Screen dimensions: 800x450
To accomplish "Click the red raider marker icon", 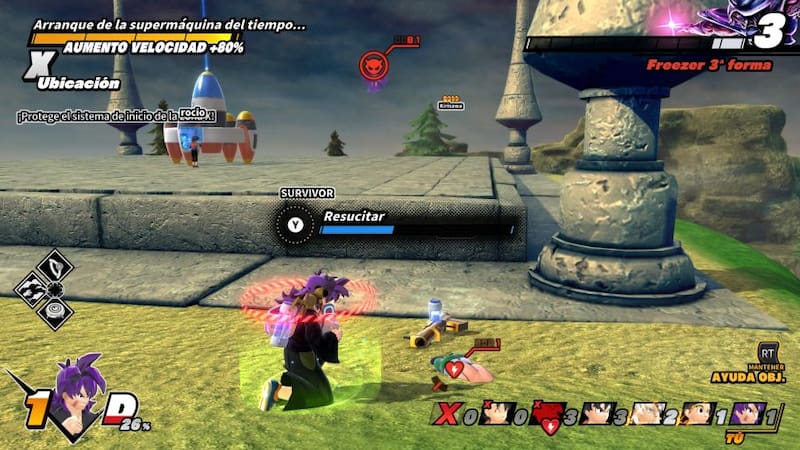I will tap(374, 66).
